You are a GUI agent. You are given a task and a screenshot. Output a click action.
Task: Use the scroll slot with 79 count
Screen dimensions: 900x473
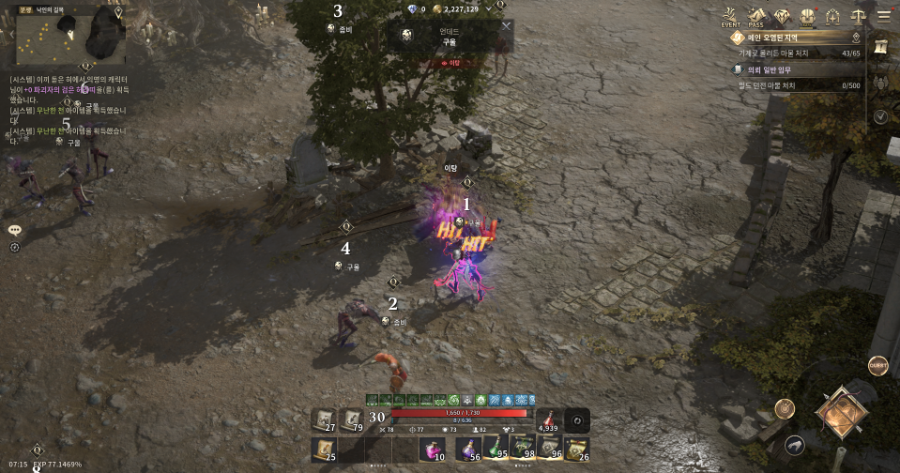352,421
